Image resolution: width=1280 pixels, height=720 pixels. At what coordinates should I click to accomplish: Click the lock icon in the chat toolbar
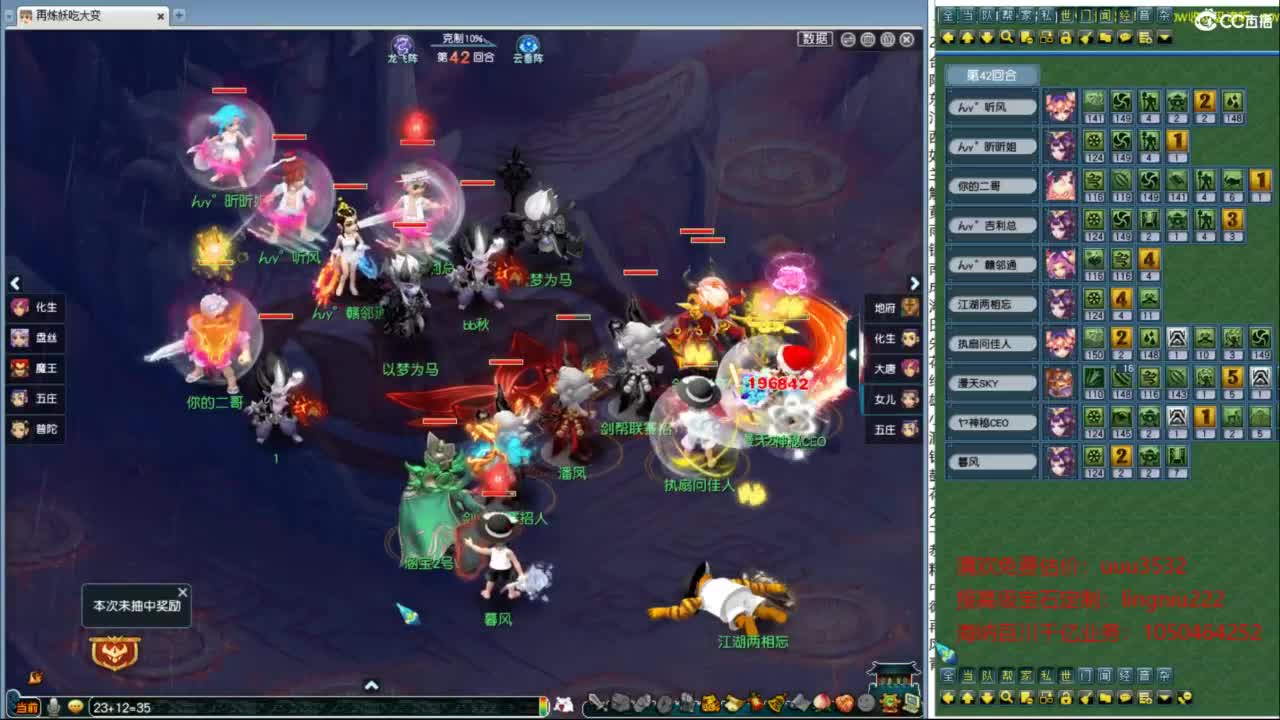point(1066,37)
